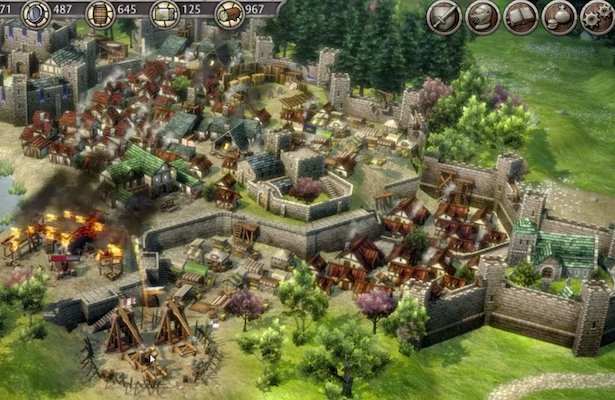Open the sword and shield military menu
Screen dimensions: 615x400
445,17
